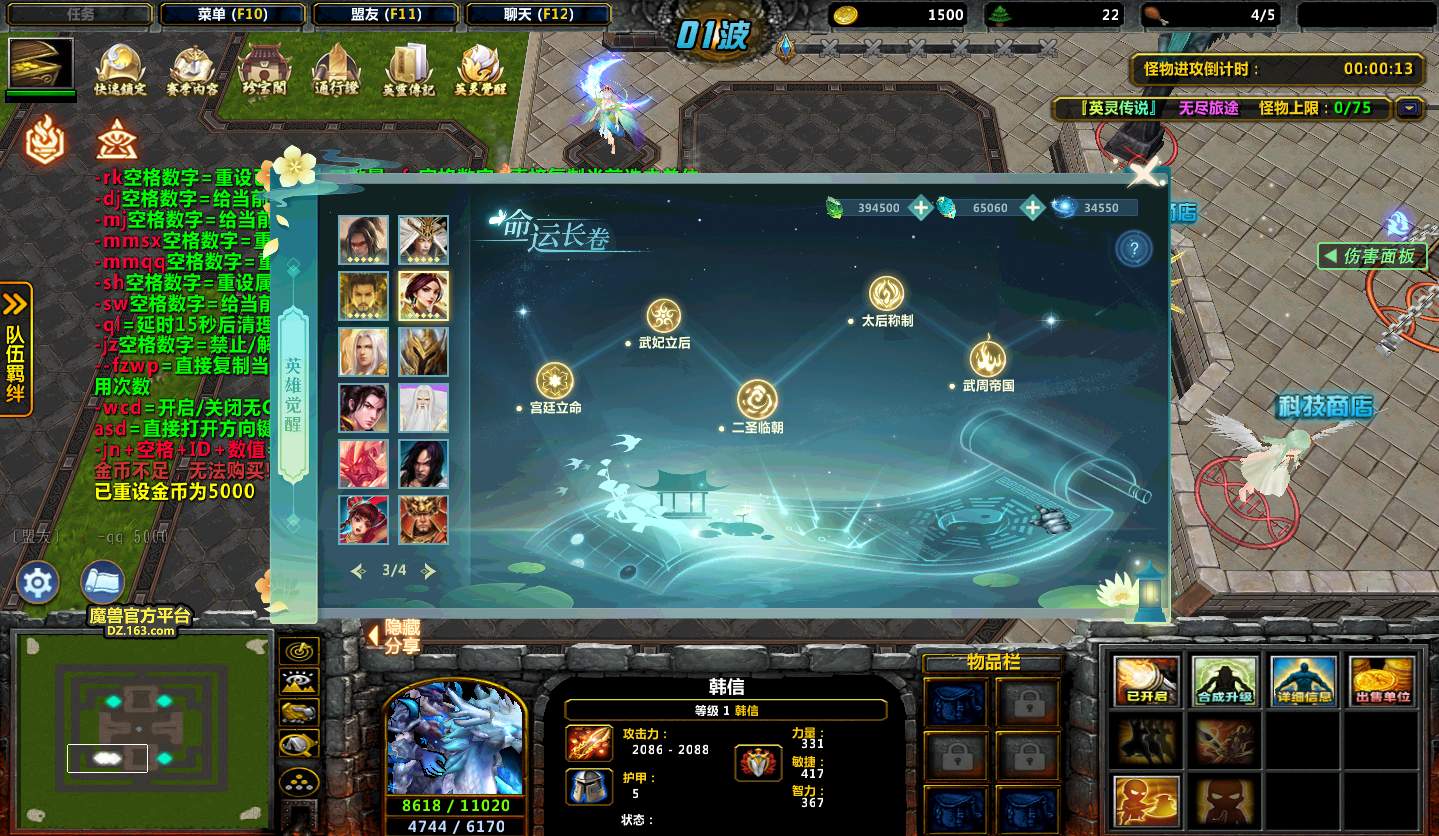Choose the 二圣临朝 destiny node

click(757, 400)
